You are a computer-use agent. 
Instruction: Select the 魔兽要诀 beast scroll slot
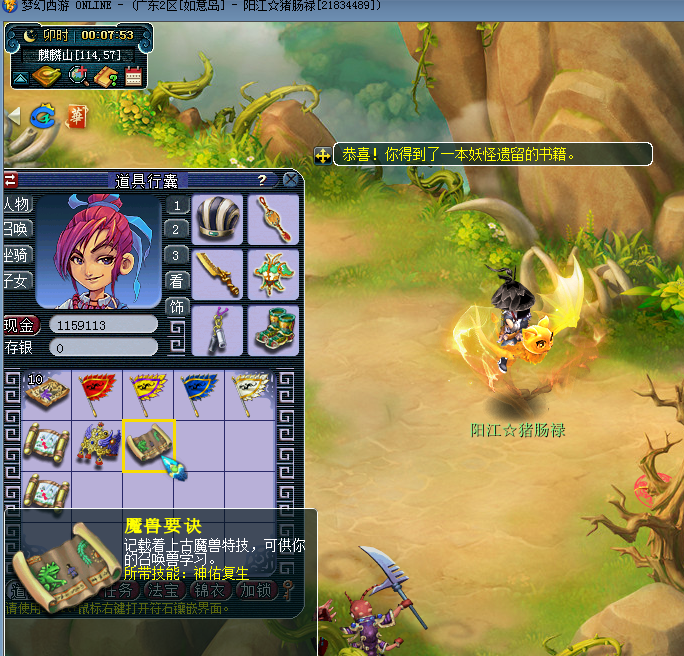[148, 445]
